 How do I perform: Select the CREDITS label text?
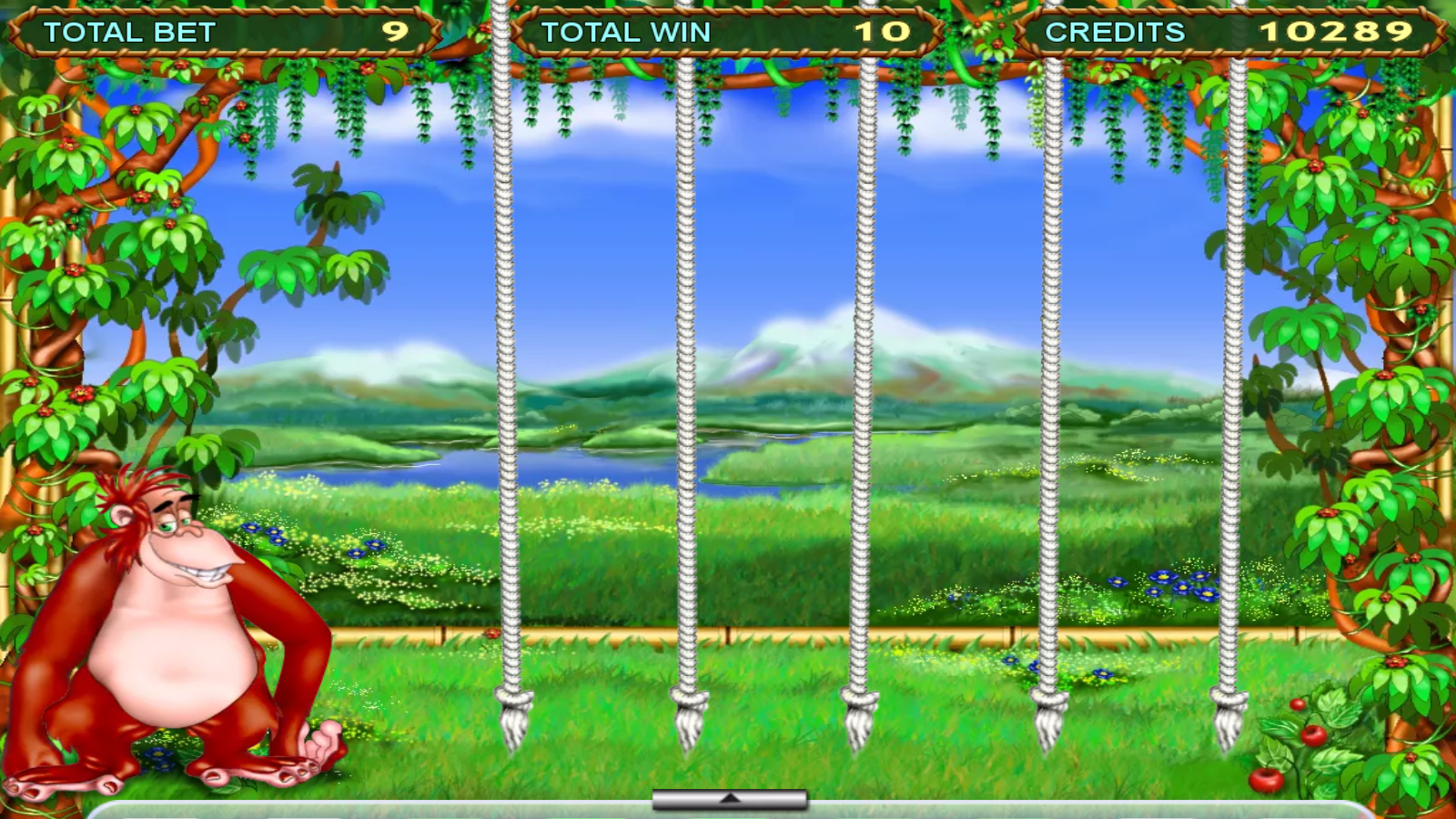1115,30
